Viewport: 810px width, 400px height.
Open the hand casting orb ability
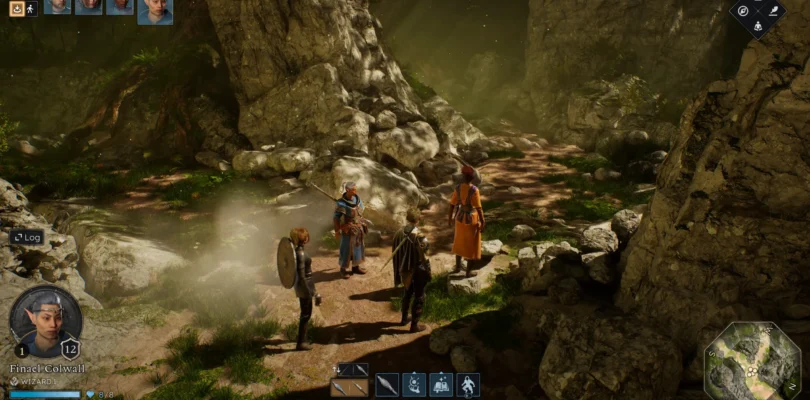click(x=414, y=385)
